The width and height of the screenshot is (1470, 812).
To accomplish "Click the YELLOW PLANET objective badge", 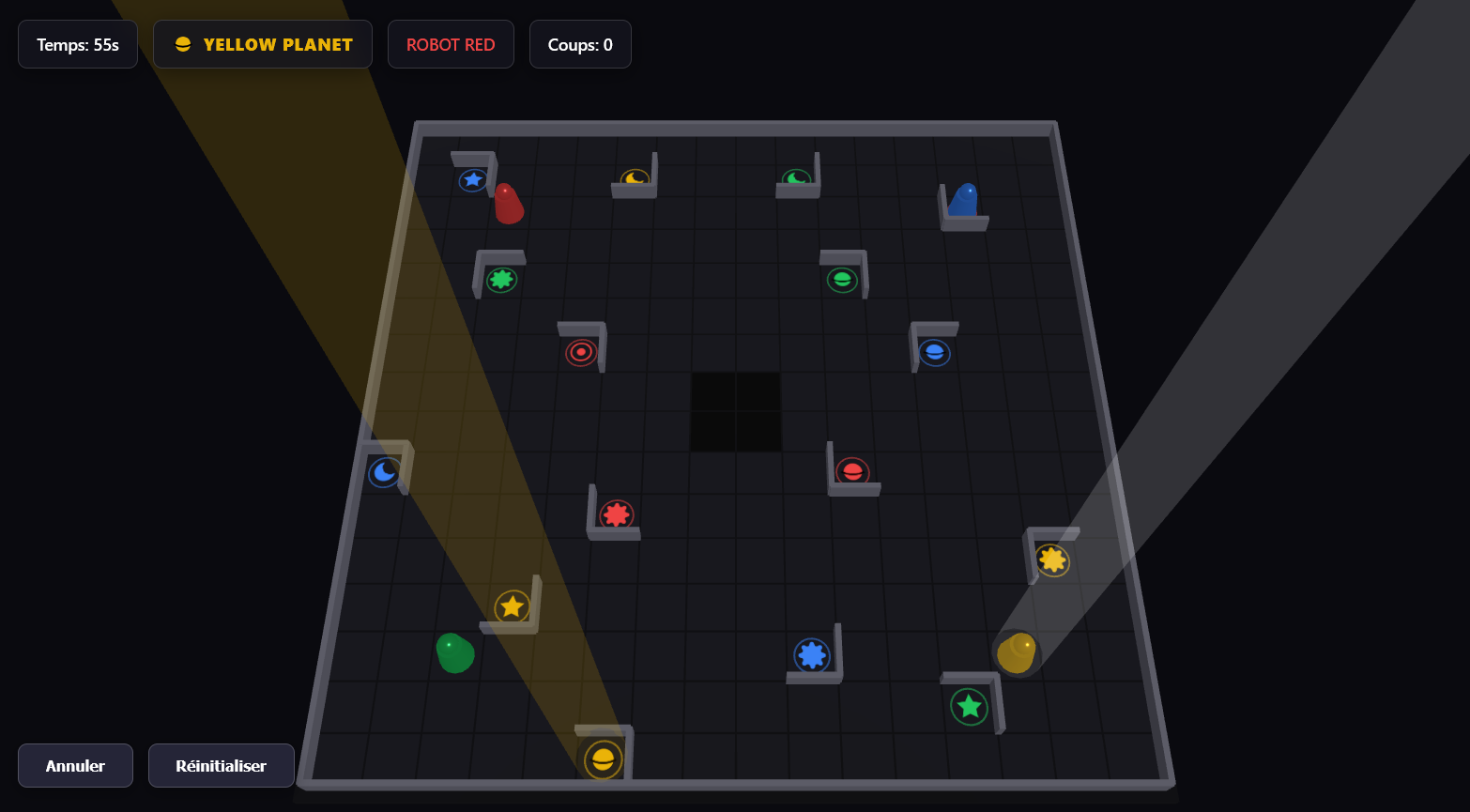I will pyautogui.click(x=263, y=43).
